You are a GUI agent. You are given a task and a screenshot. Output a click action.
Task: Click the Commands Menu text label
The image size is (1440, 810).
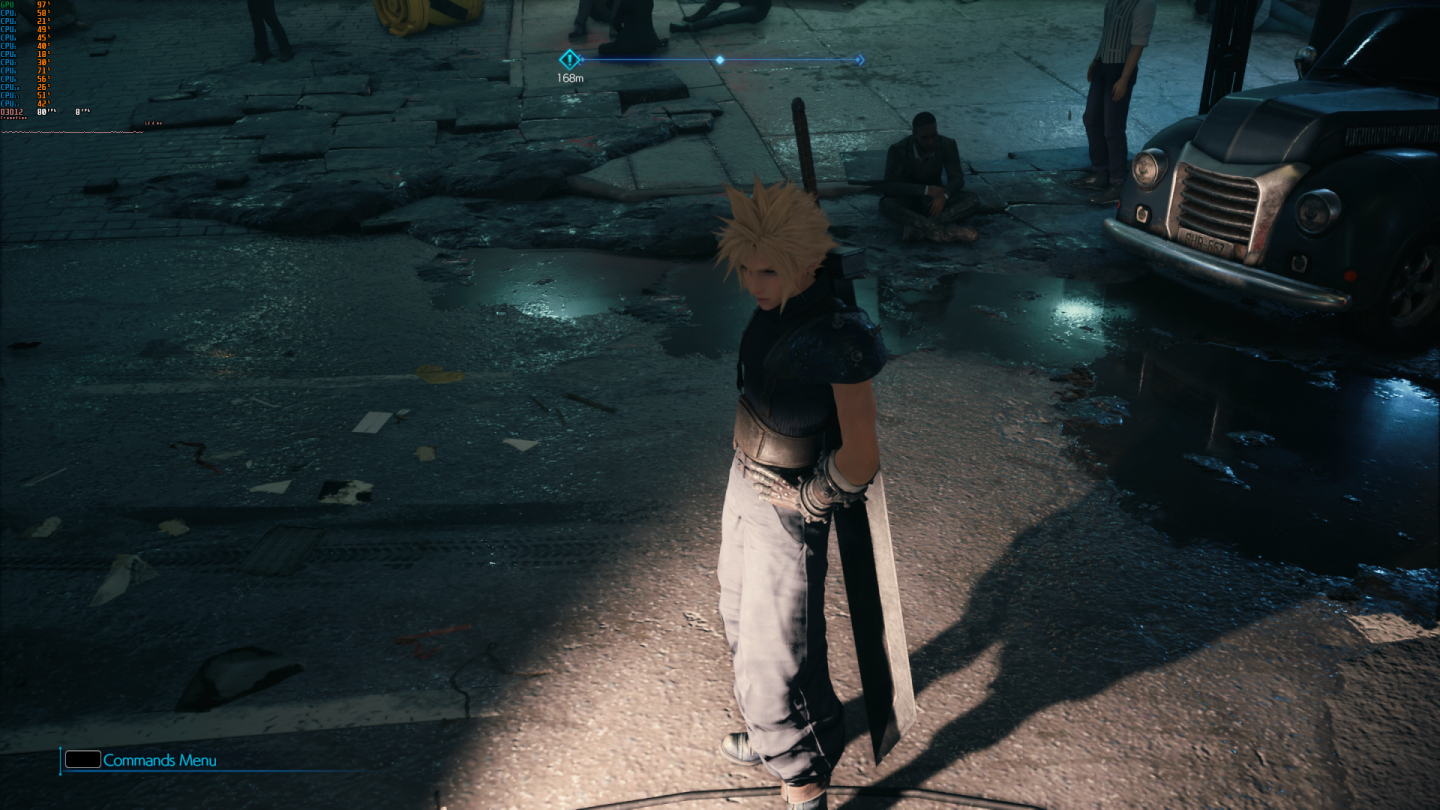coord(158,761)
